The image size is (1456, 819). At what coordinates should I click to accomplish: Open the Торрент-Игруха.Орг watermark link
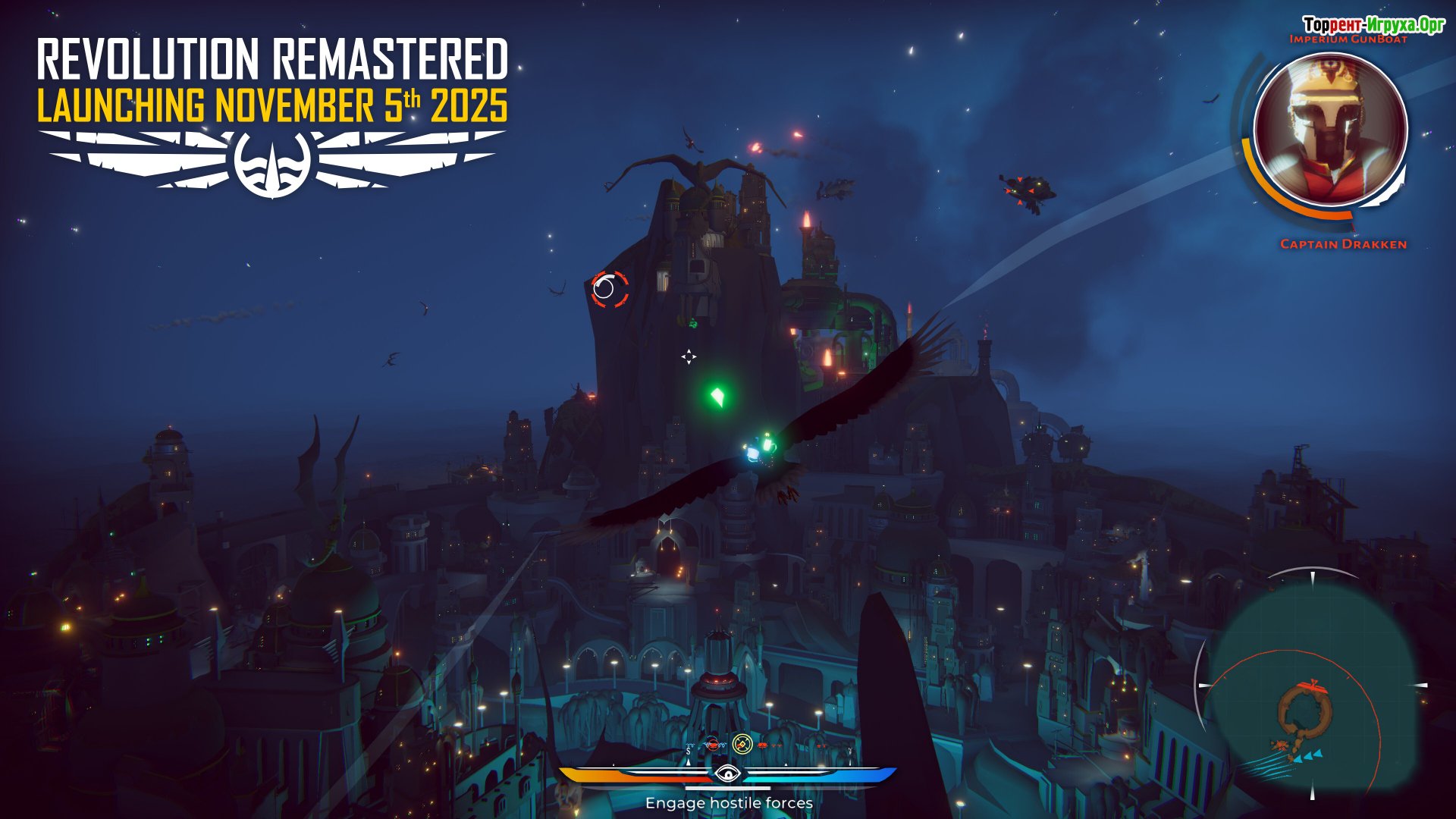(x=1373, y=24)
